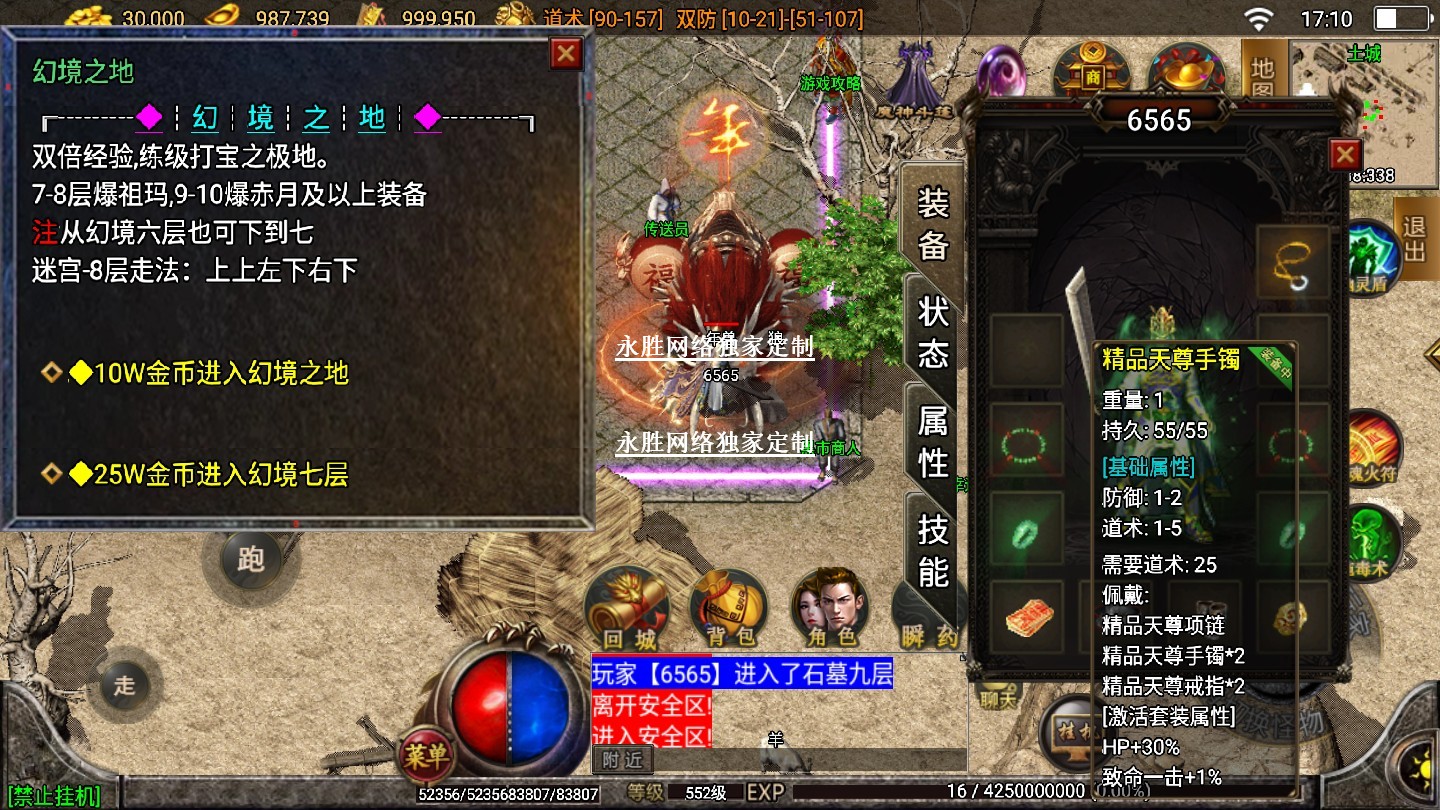Select the golden necklace equipment slot
The height and width of the screenshot is (810, 1440).
click(1293, 263)
